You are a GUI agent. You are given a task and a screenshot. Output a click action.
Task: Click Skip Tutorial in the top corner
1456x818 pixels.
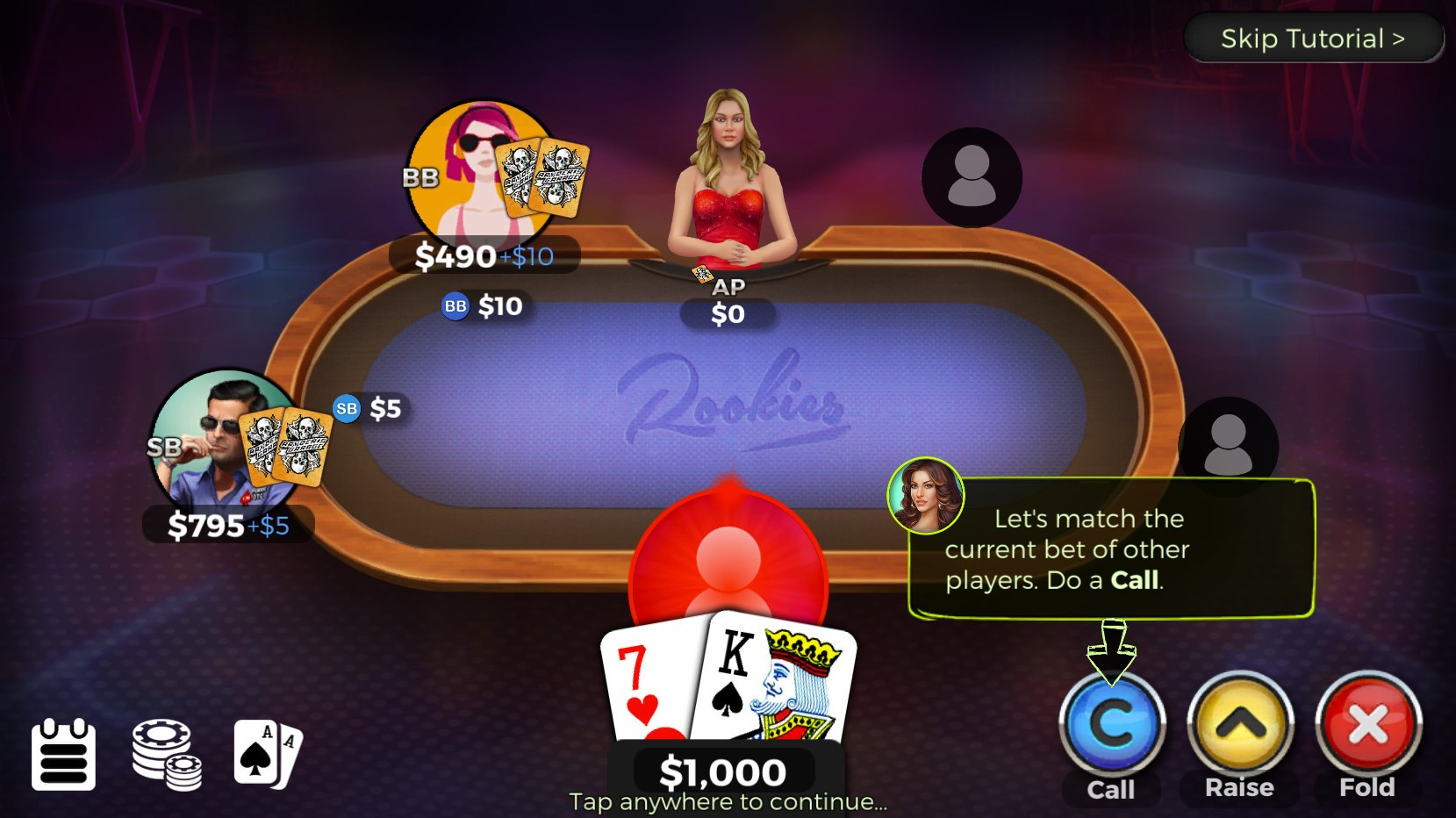pos(1313,38)
